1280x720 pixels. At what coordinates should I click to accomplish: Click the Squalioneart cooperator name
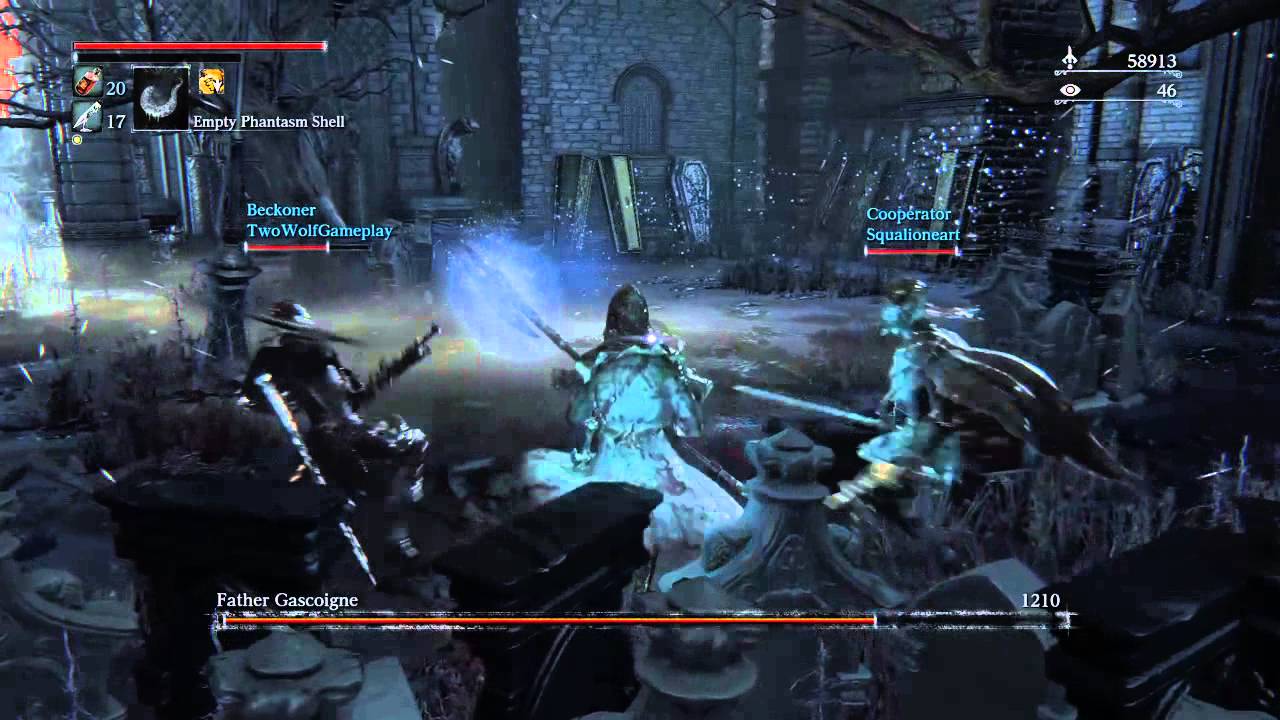[x=912, y=234]
